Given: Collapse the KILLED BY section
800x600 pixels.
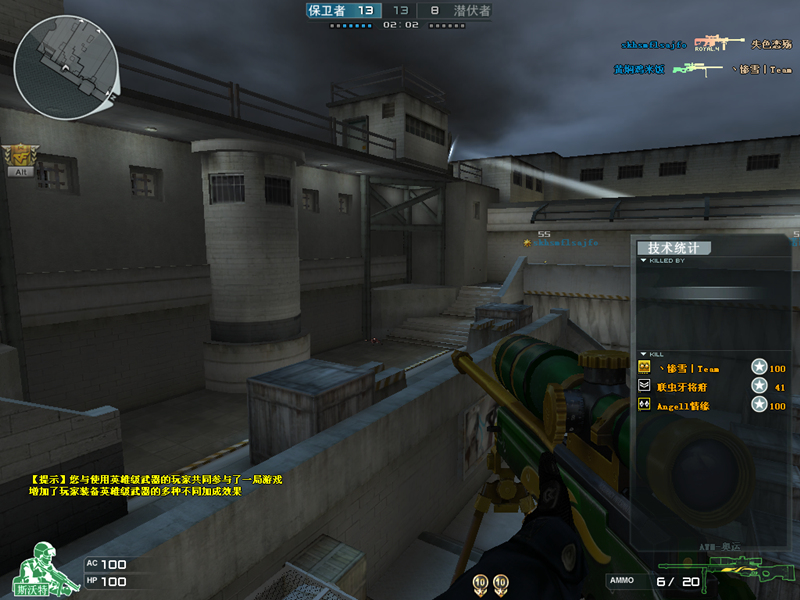Looking at the screenshot, I should (643, 260).
